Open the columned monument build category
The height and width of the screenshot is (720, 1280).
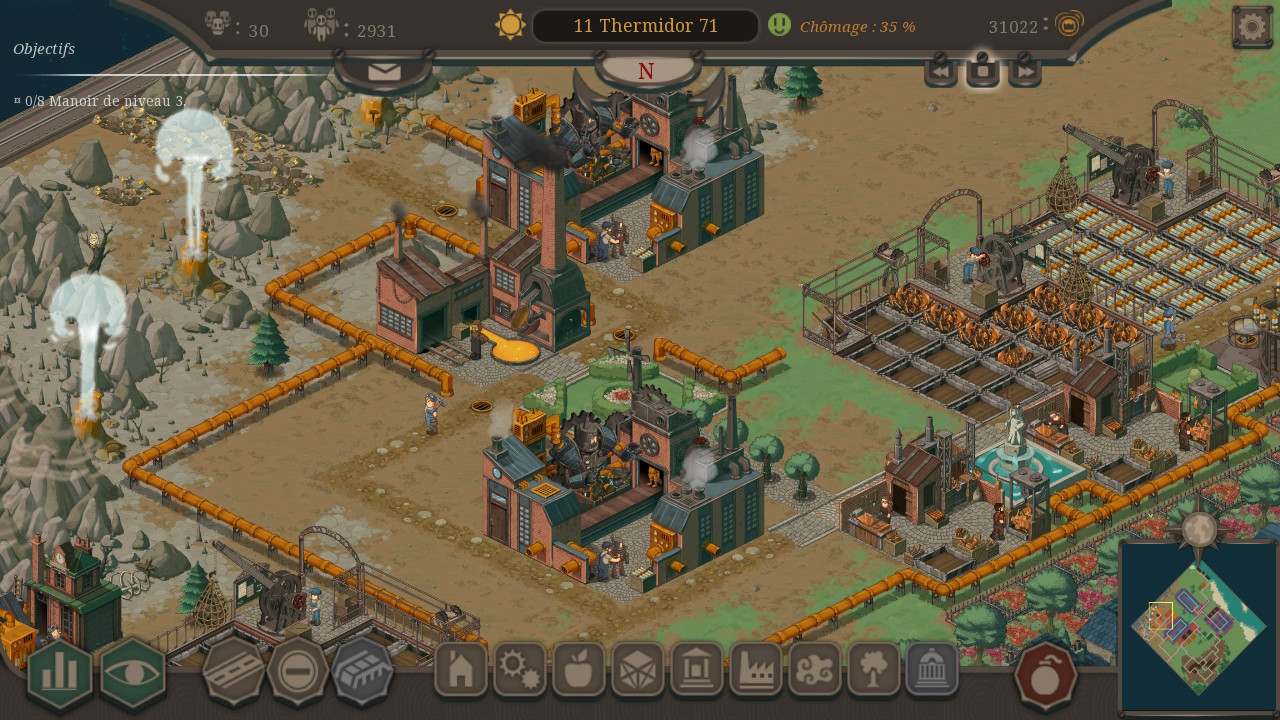click(x=697, y=669)
